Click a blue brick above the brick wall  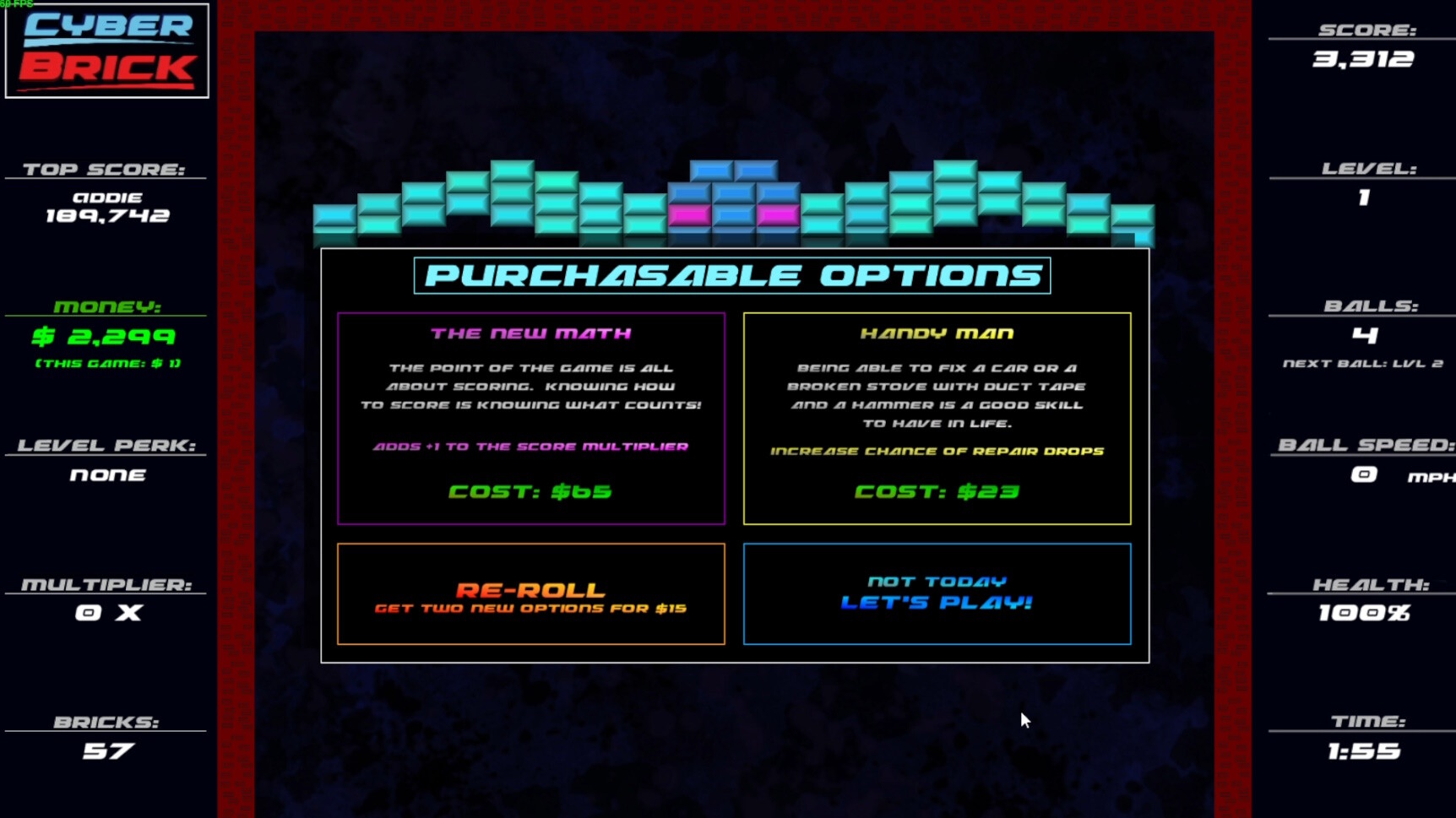pos(712,170)
